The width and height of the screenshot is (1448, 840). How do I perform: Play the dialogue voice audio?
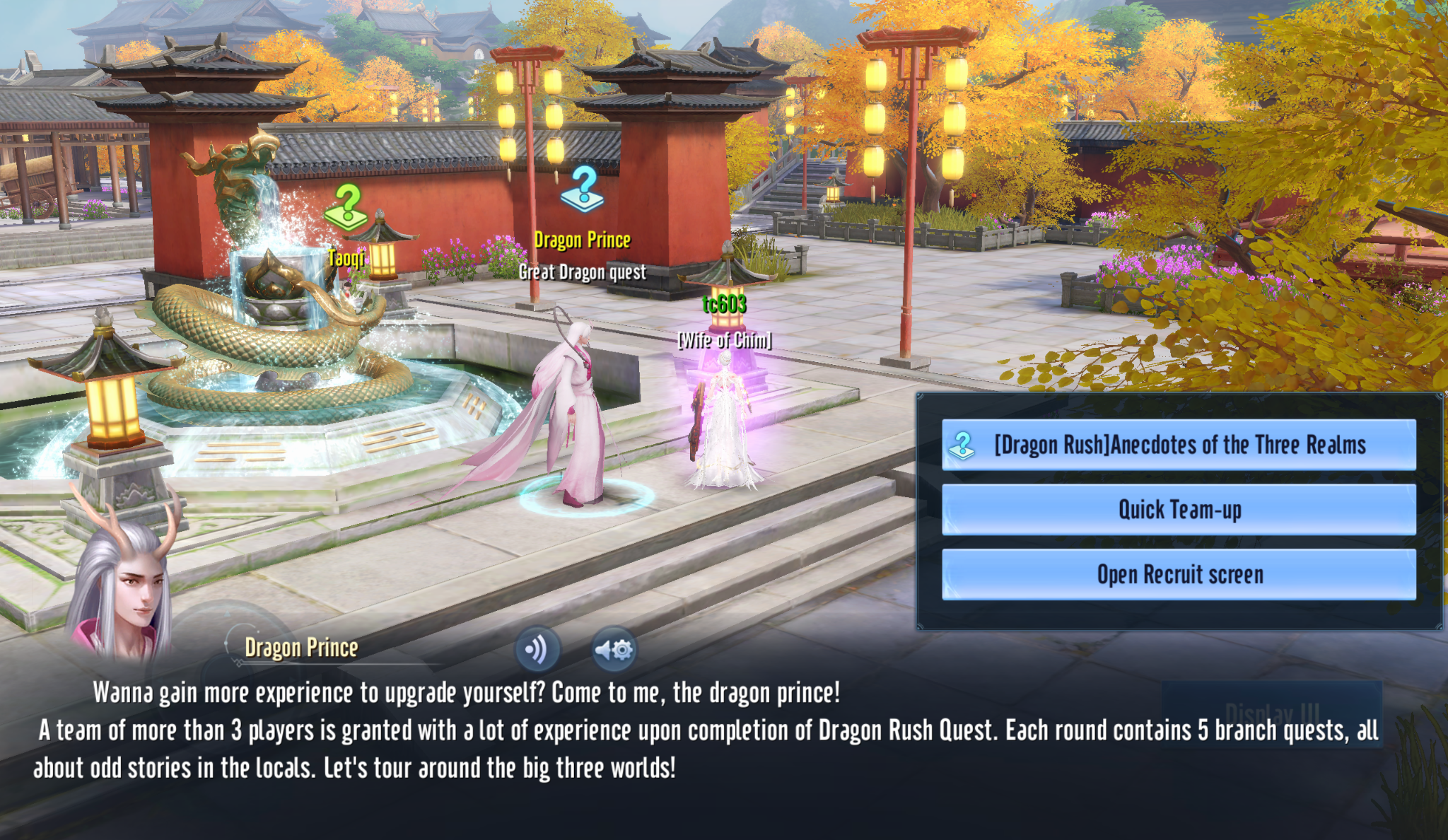pos(537,649)
